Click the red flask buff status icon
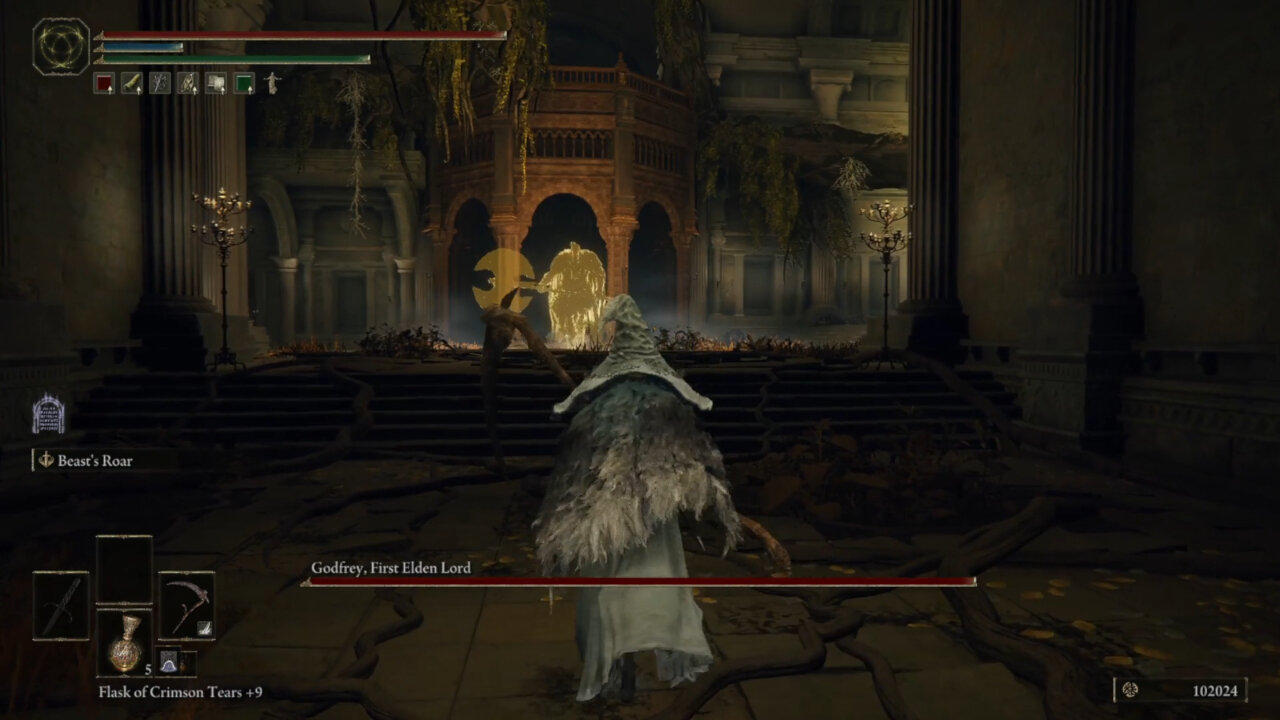 click(105, 84)
